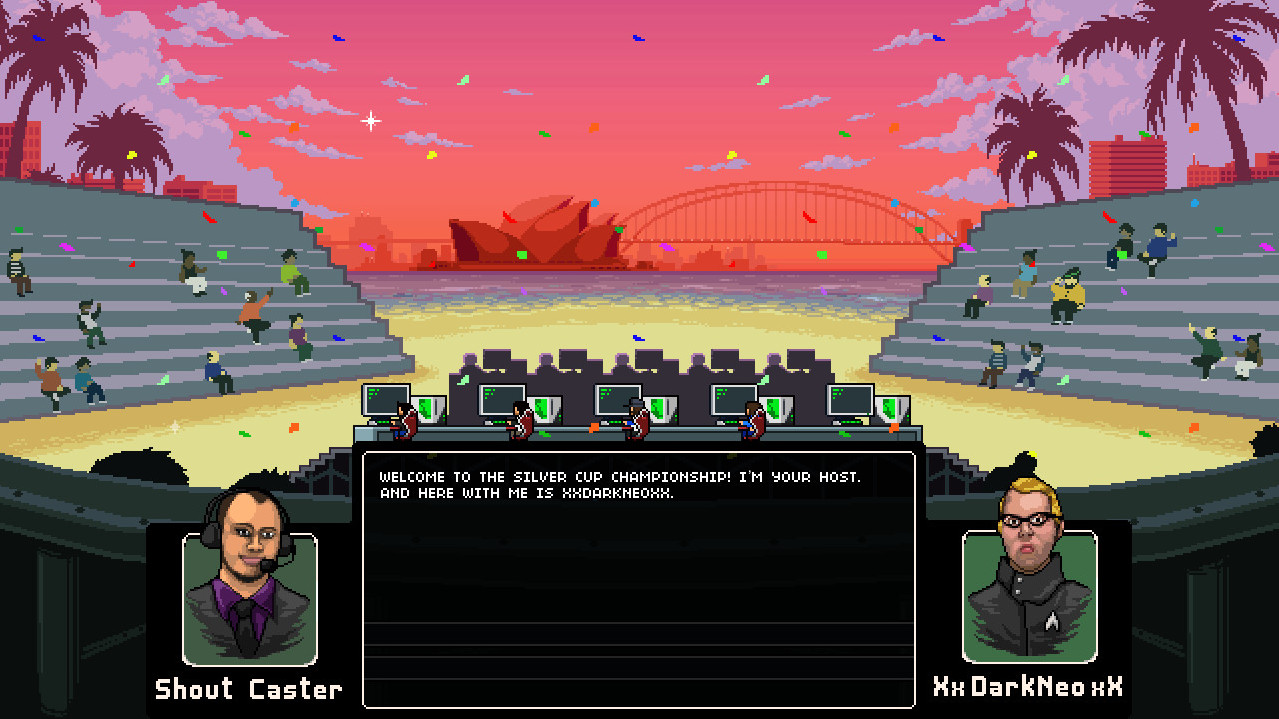Screen dimensions: 1279x719
Task: Select the XxDarkNeoxX portrait
Action: coord(1029,595)
